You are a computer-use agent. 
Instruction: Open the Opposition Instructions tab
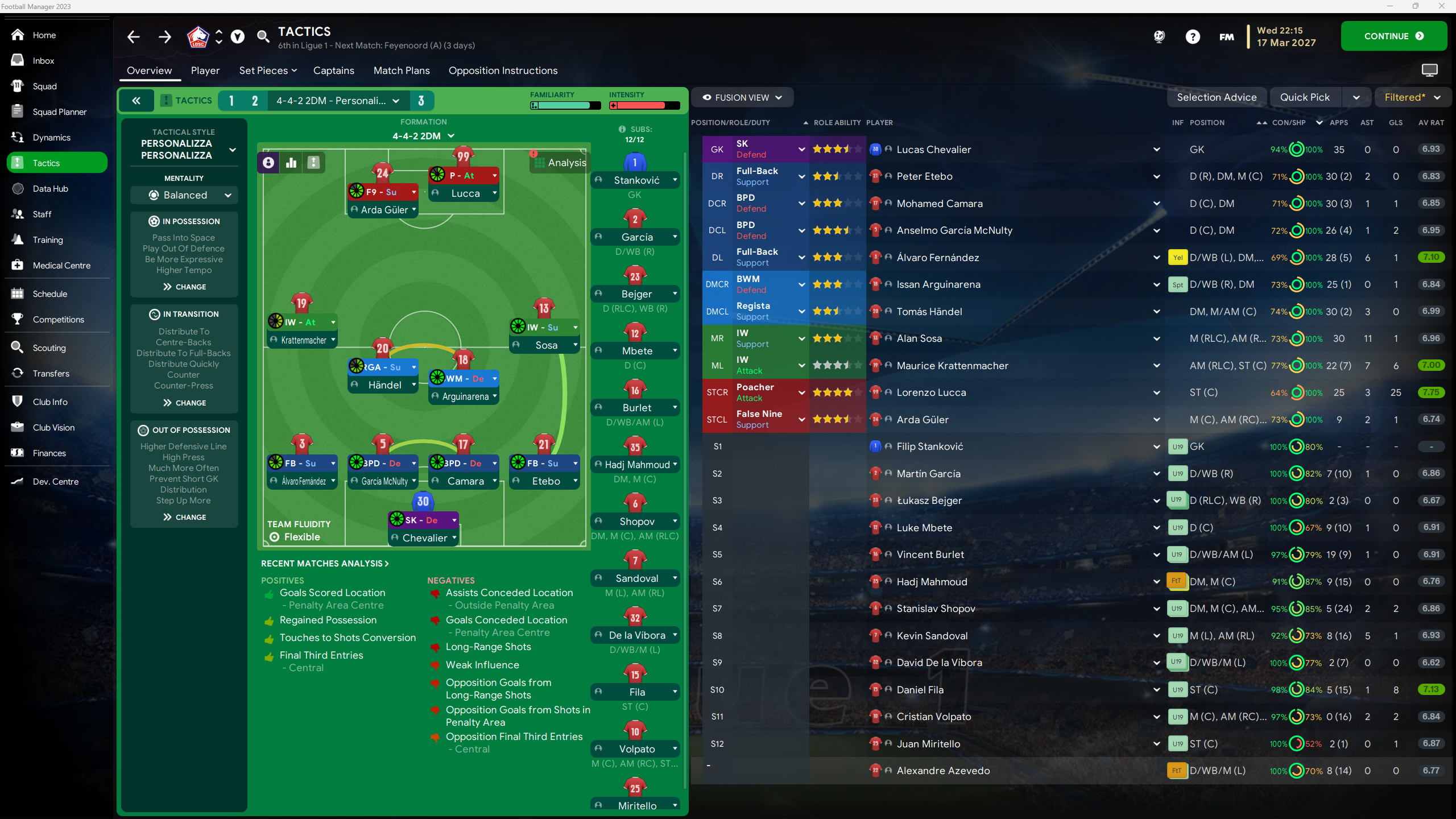click(503, 71)
